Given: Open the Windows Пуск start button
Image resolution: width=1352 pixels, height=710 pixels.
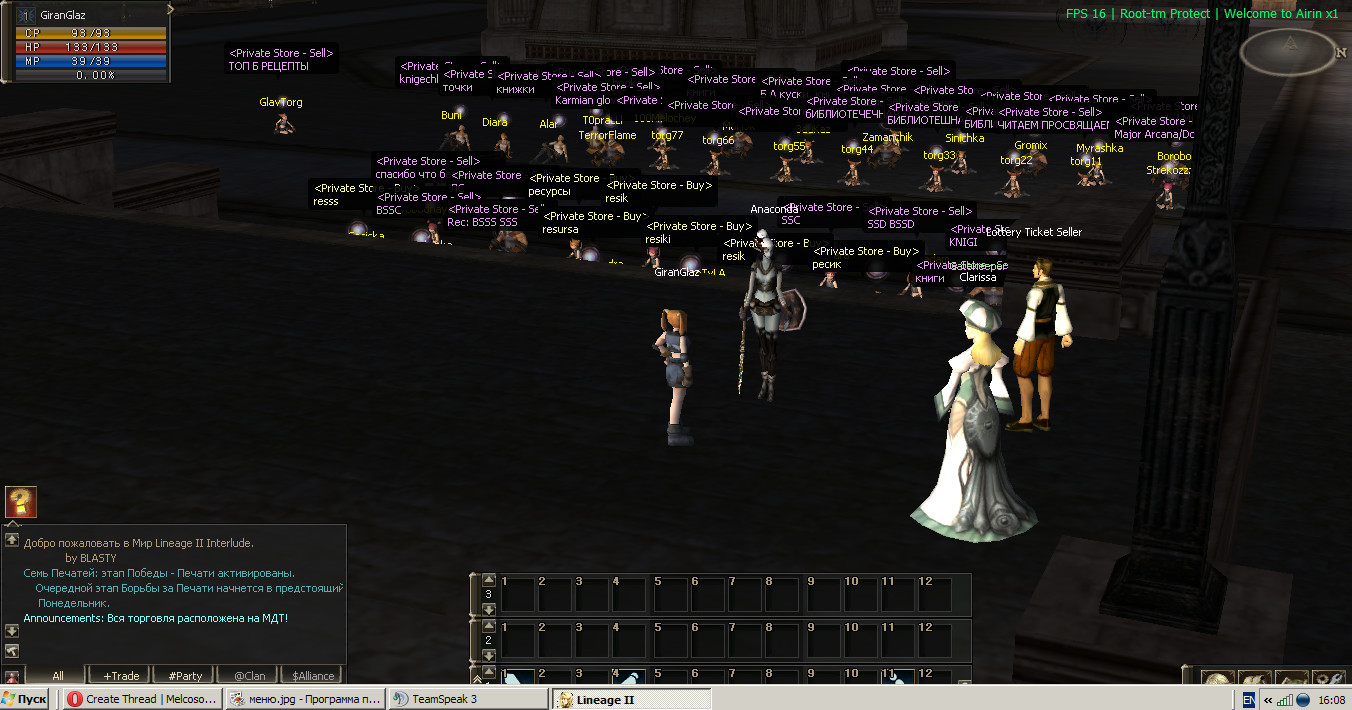Looking at the screenshot, I should tap(25, 699).
